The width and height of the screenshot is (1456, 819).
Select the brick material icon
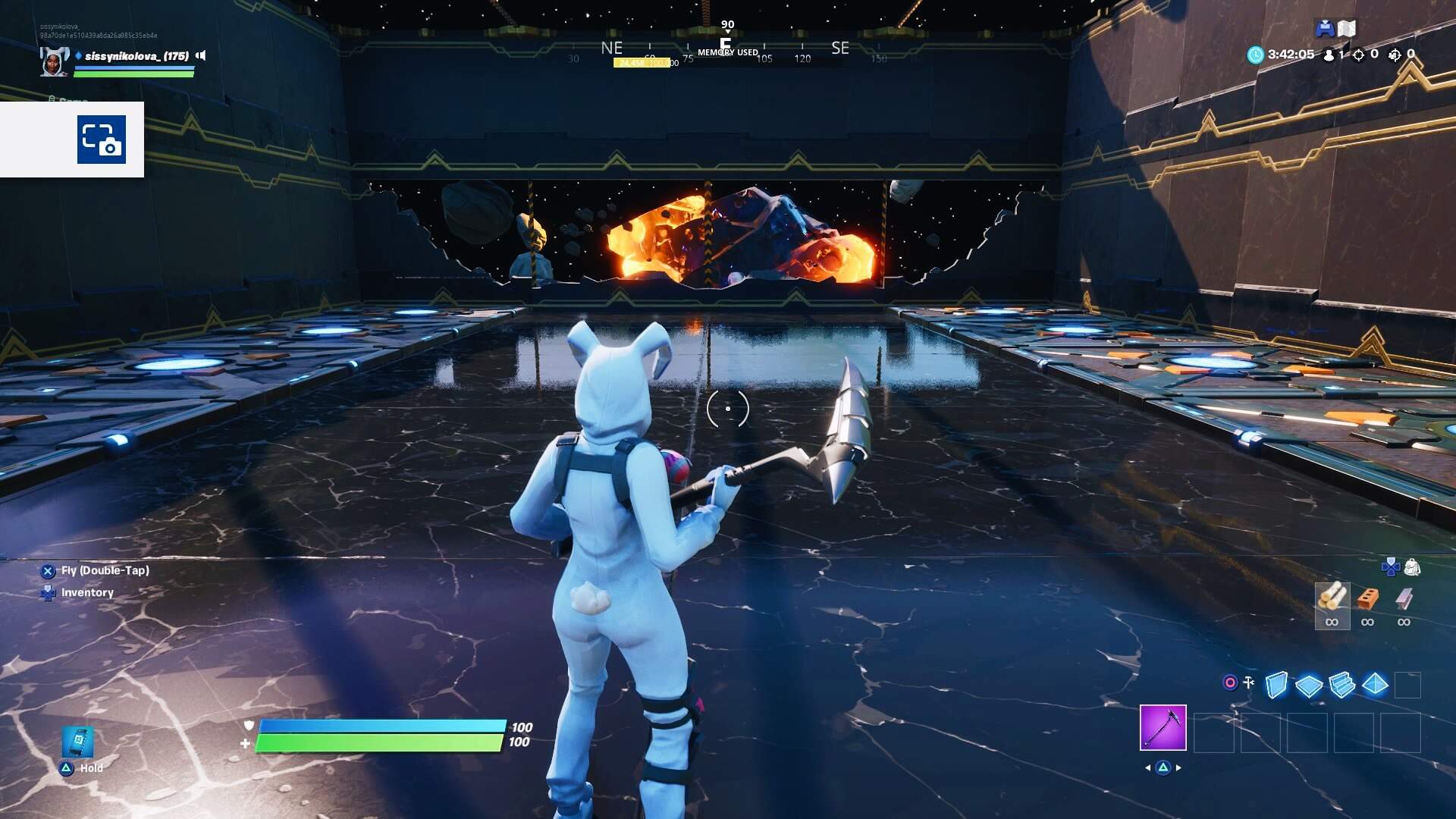pyautogui.click(x=1368, y=599)
